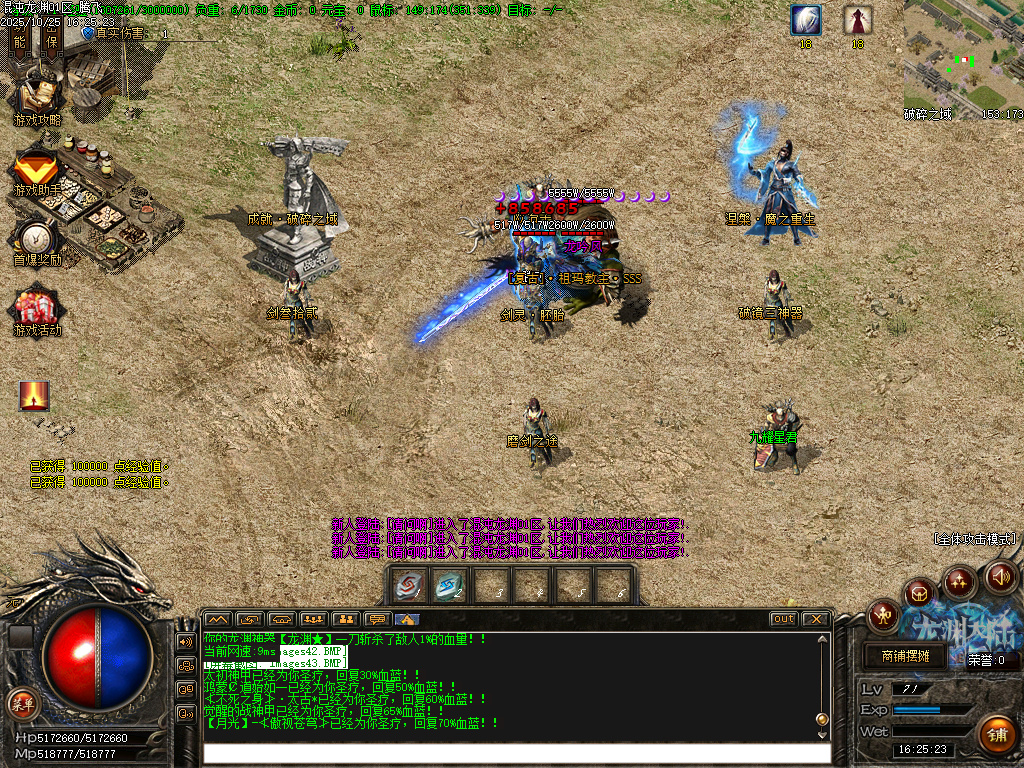Click the white shield buff icon
The height and width of the screenshot is (768, 1024).
tap(805, 19)
